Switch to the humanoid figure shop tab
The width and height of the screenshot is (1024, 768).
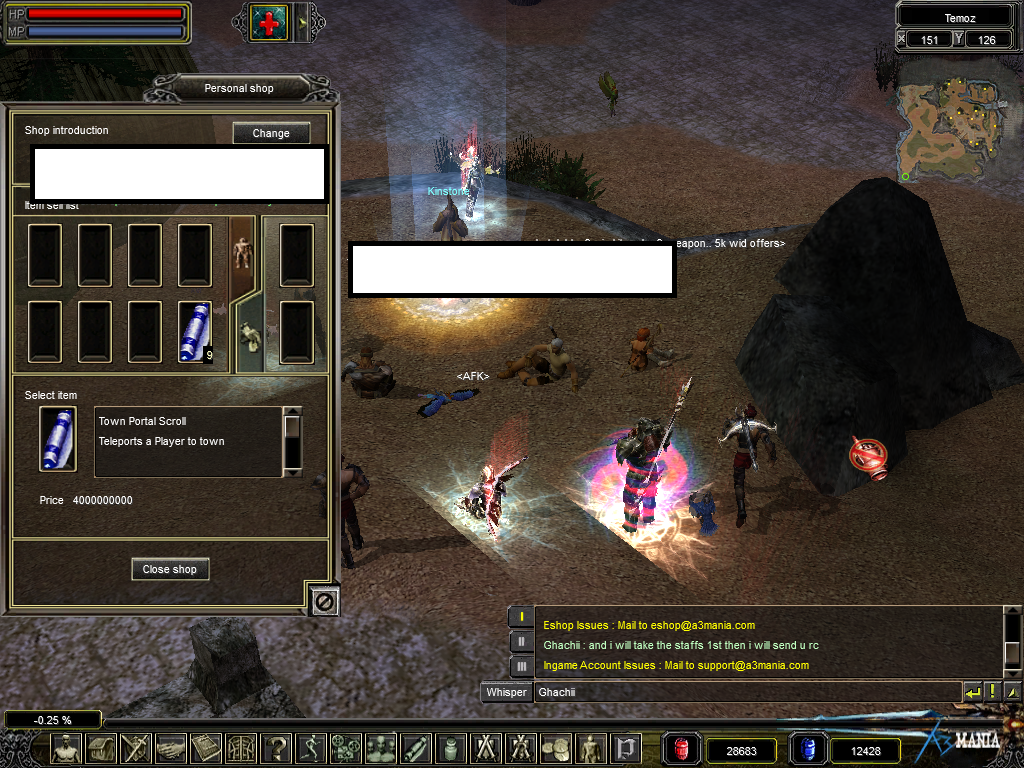pos(242,253)
